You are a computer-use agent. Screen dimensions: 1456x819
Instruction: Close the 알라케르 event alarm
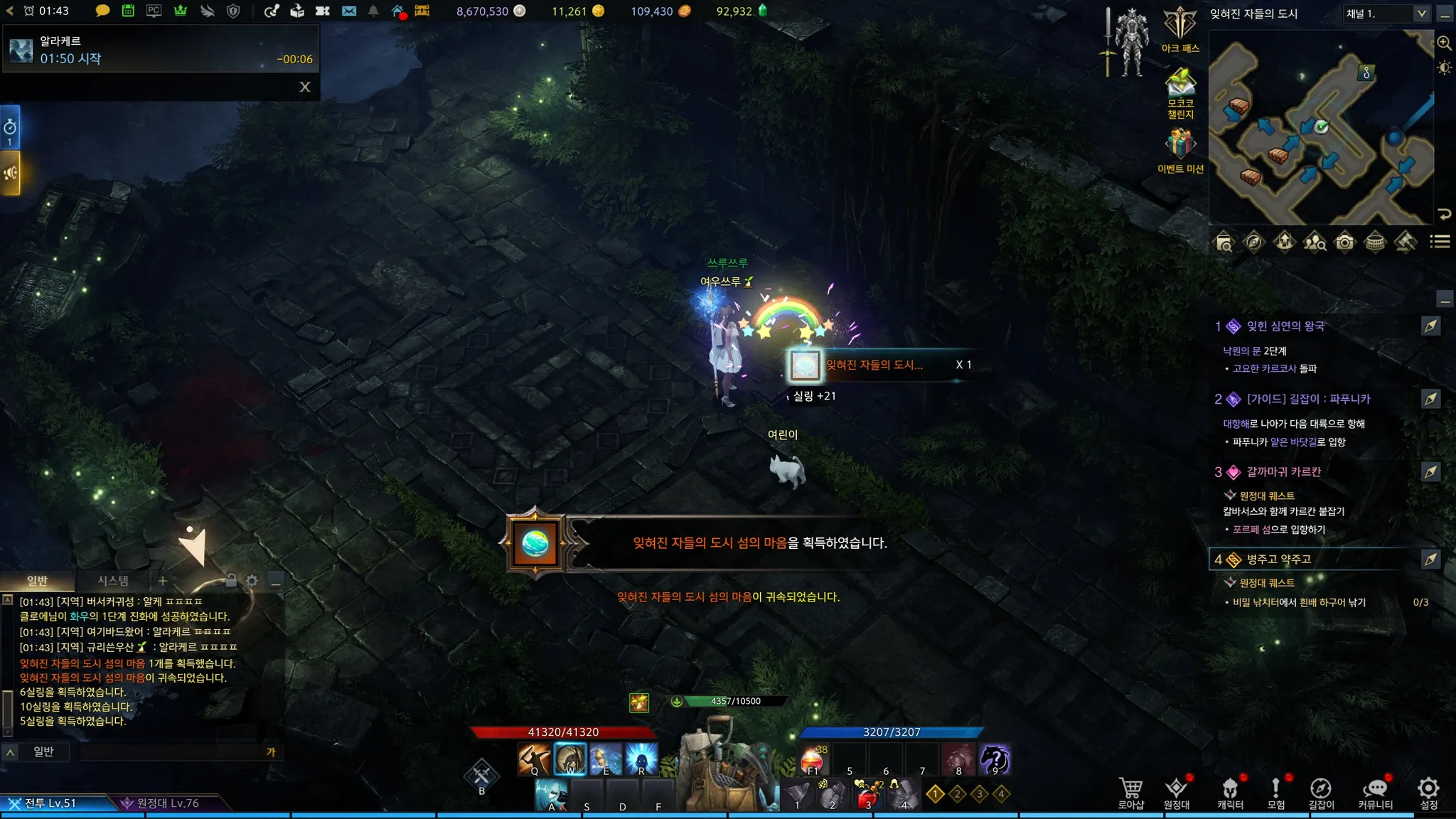[305, 87]
